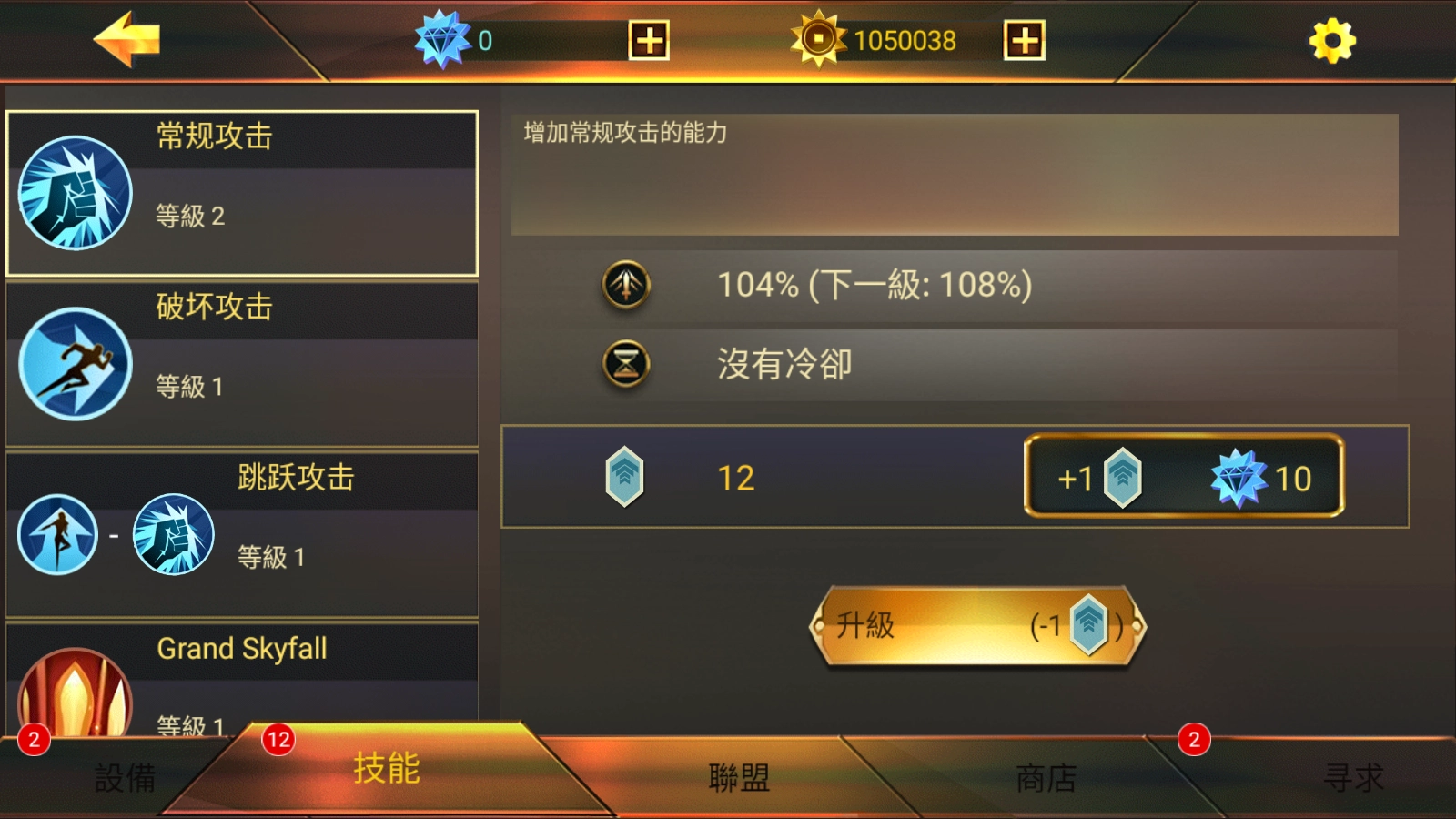Screen dimensions: 1456x819
Task: Select the 常规攻击 skill fist icon
Action: tap(75, 192)
